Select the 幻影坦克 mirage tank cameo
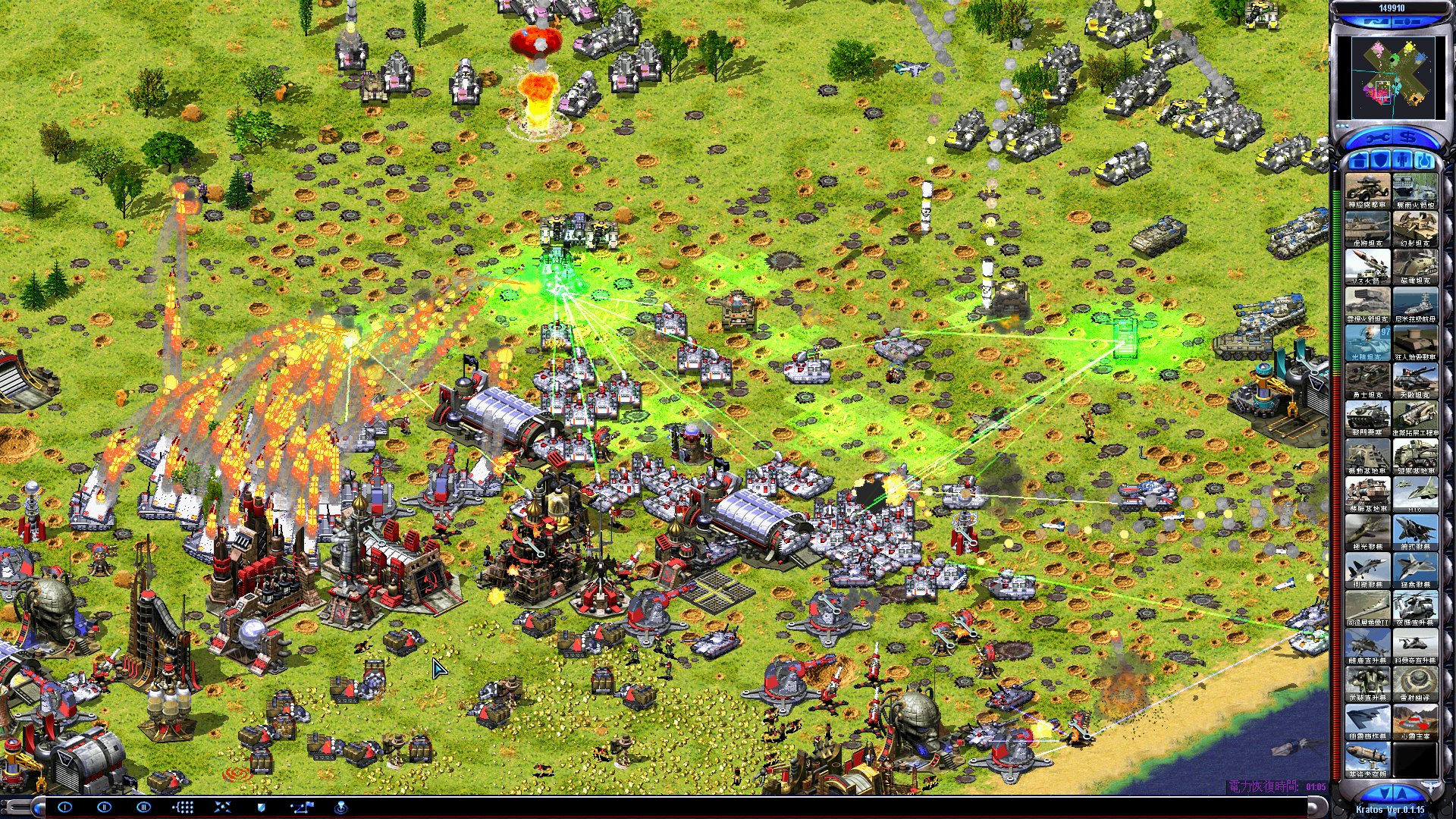1456x819 pixels. click(1415, 228)
